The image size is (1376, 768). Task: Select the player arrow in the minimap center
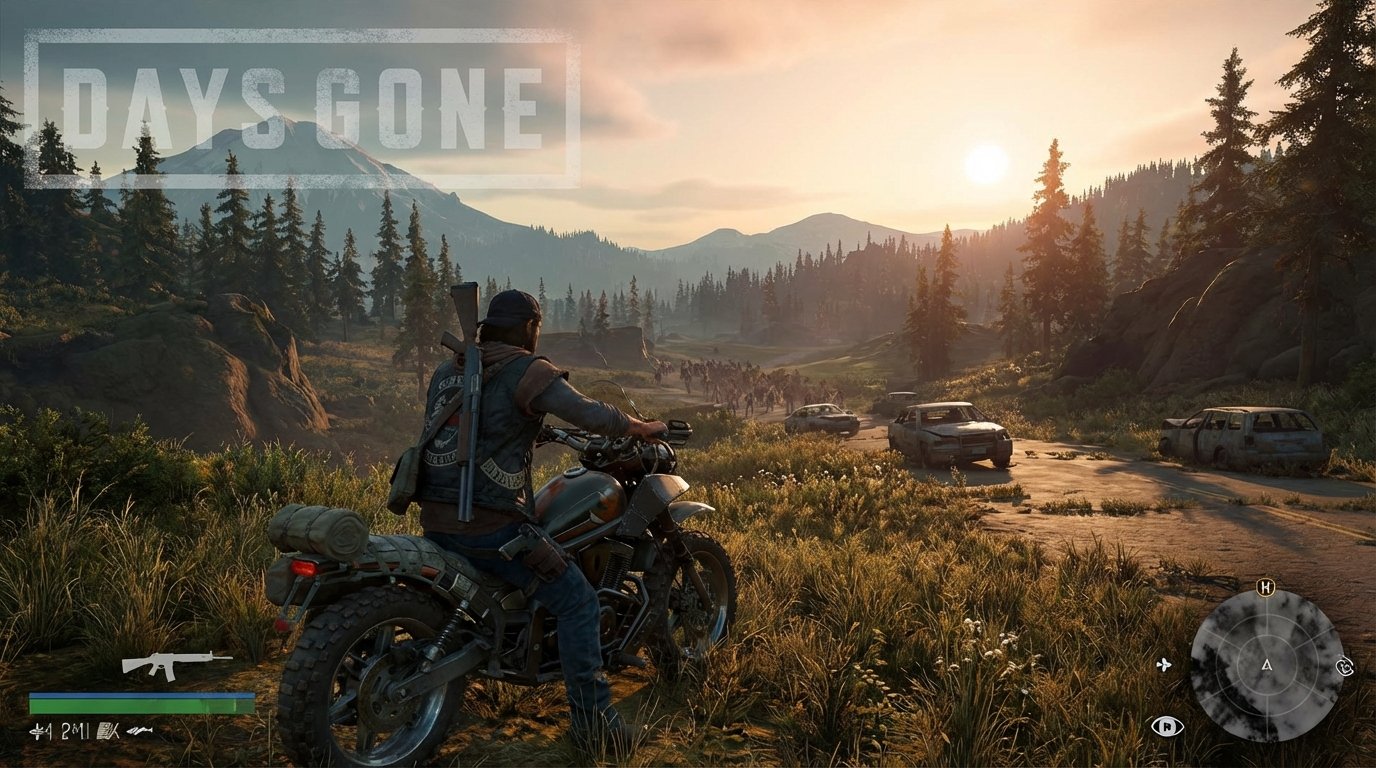tap(1267, 666)
